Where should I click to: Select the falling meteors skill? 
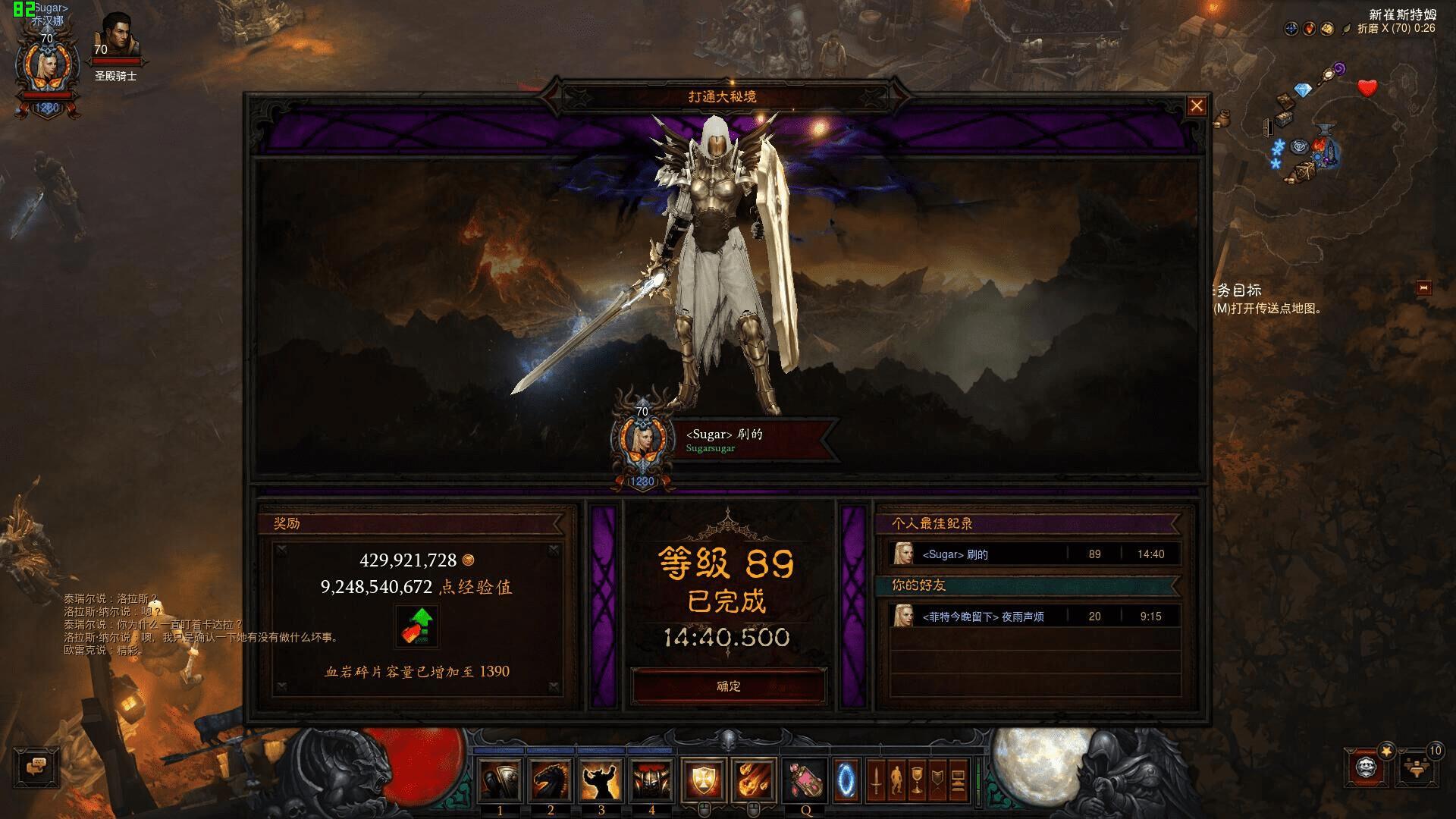pos(753,780)
